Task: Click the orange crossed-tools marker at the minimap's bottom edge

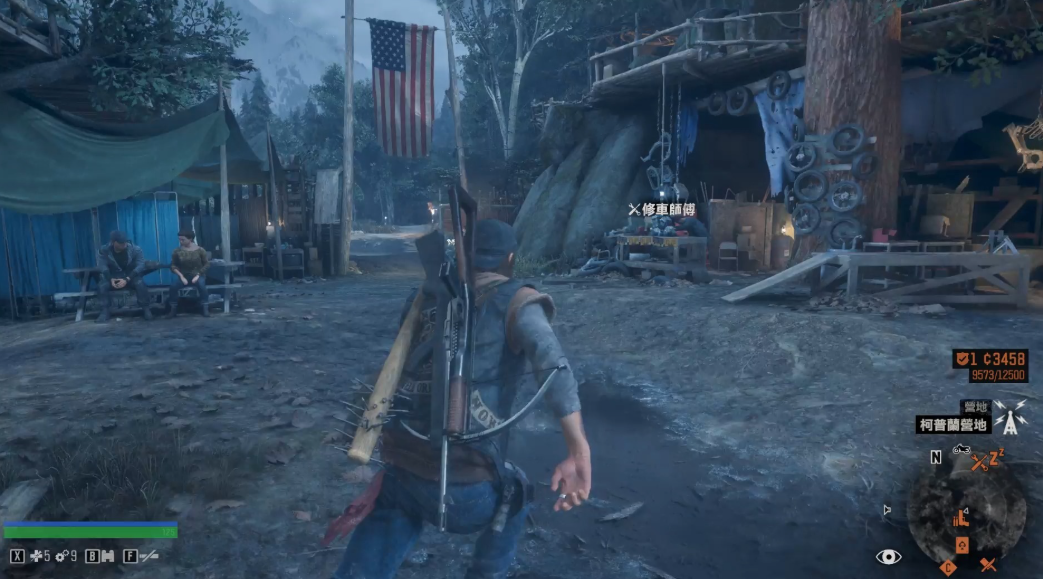Action: pos(988,565)
